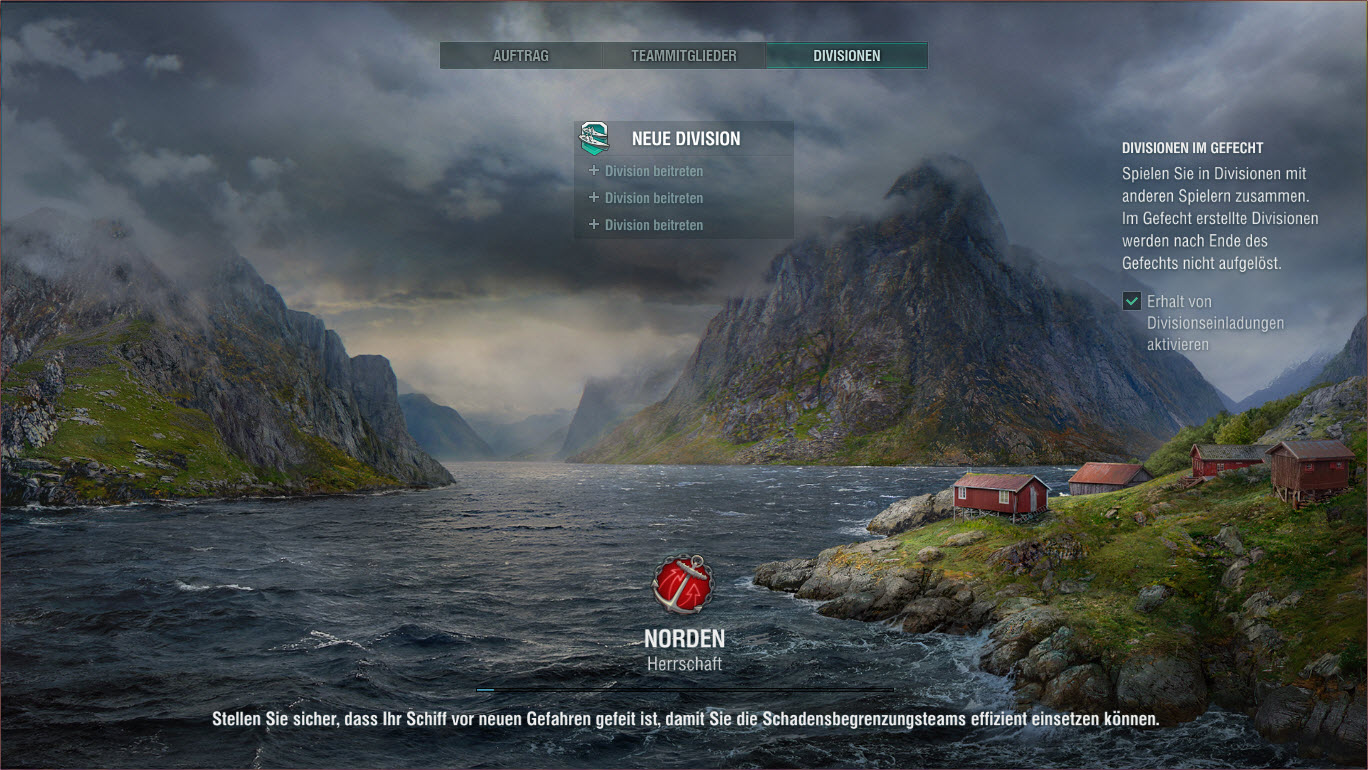The image size is (1368, 770).
Task: Select the Divisionen tab
Action: [x=846, y=56]
